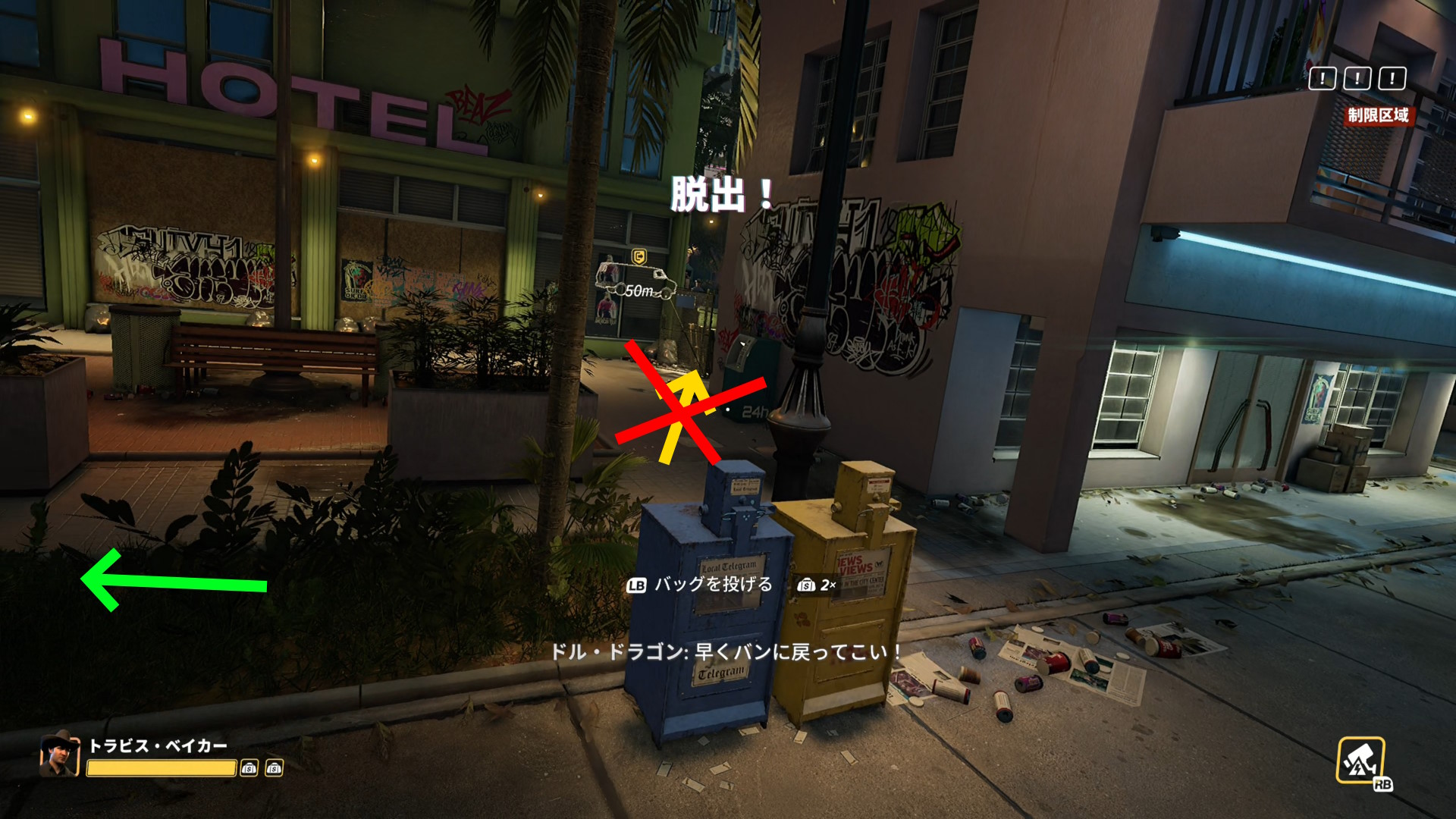Screen dimensions: 1456x819
Task: Click the red 制限区域 restricted zone label
Action: [1378, 115]
